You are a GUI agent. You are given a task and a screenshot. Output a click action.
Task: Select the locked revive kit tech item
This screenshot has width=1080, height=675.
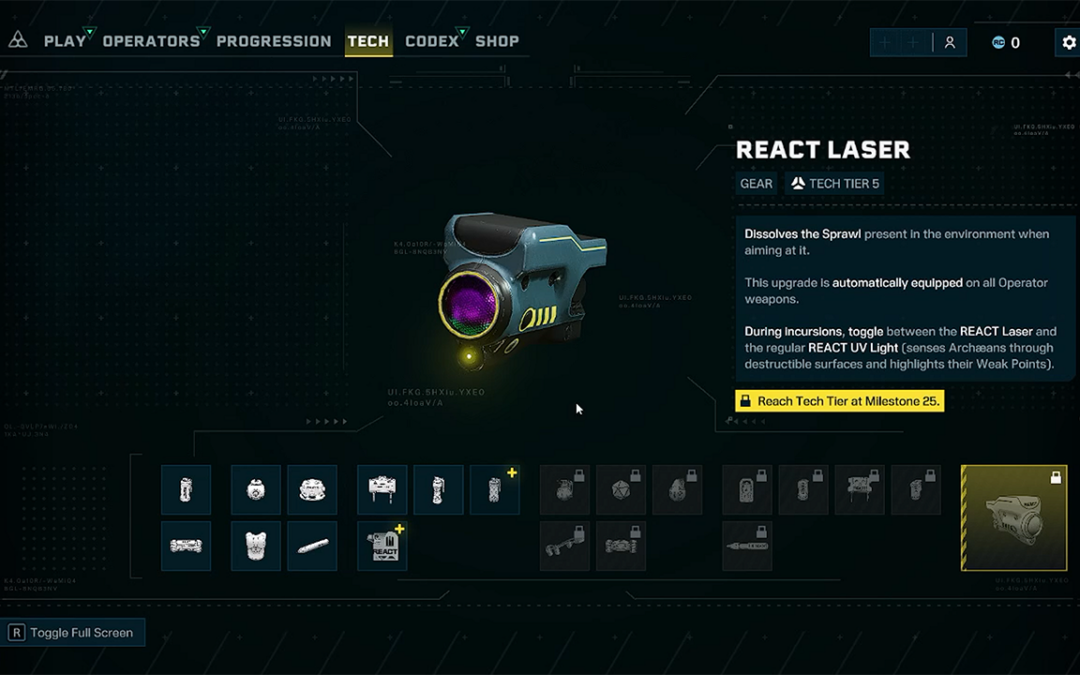coord(747,490)
